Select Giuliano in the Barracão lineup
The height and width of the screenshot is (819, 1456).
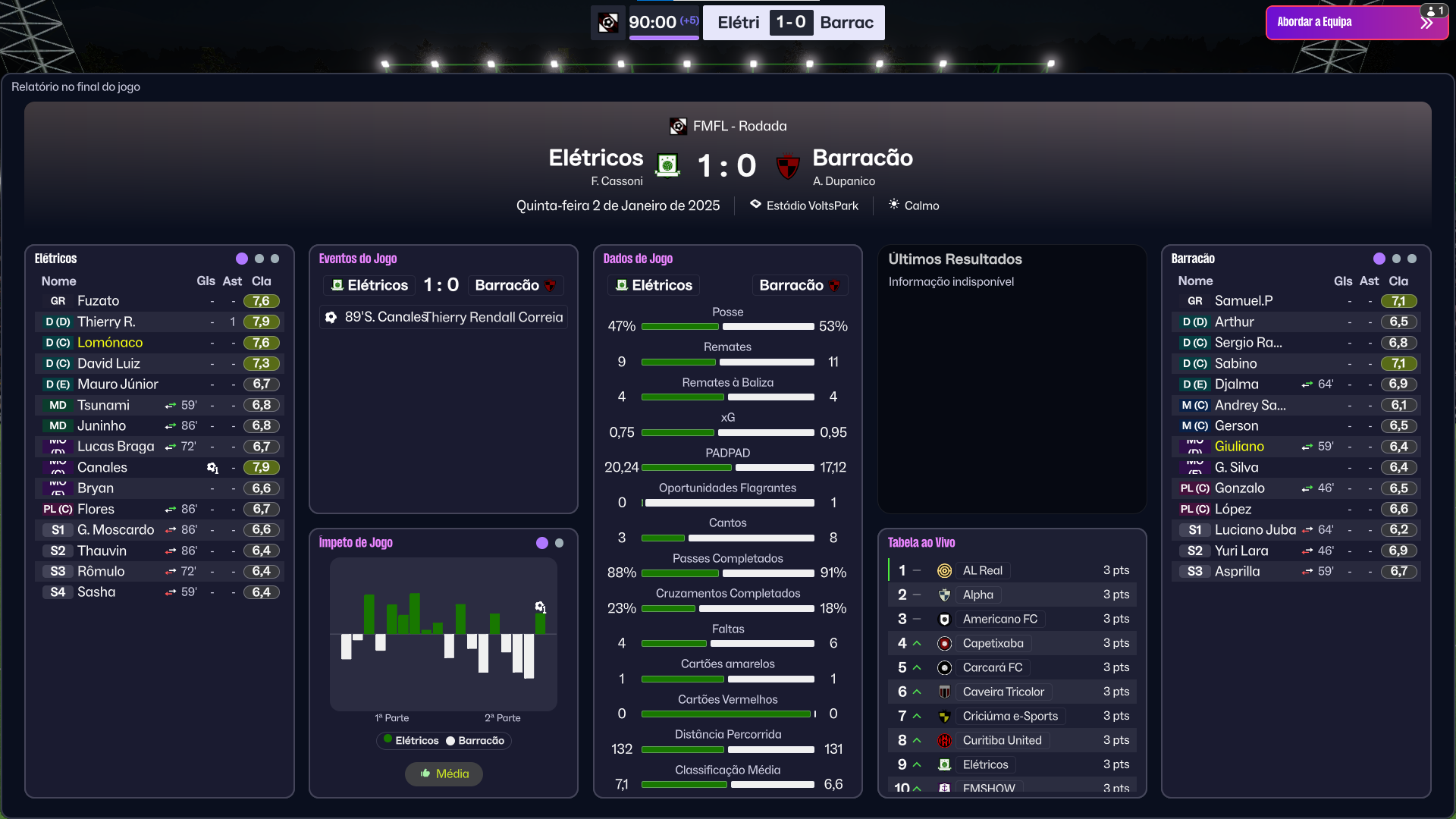[x=1239, y=447]
